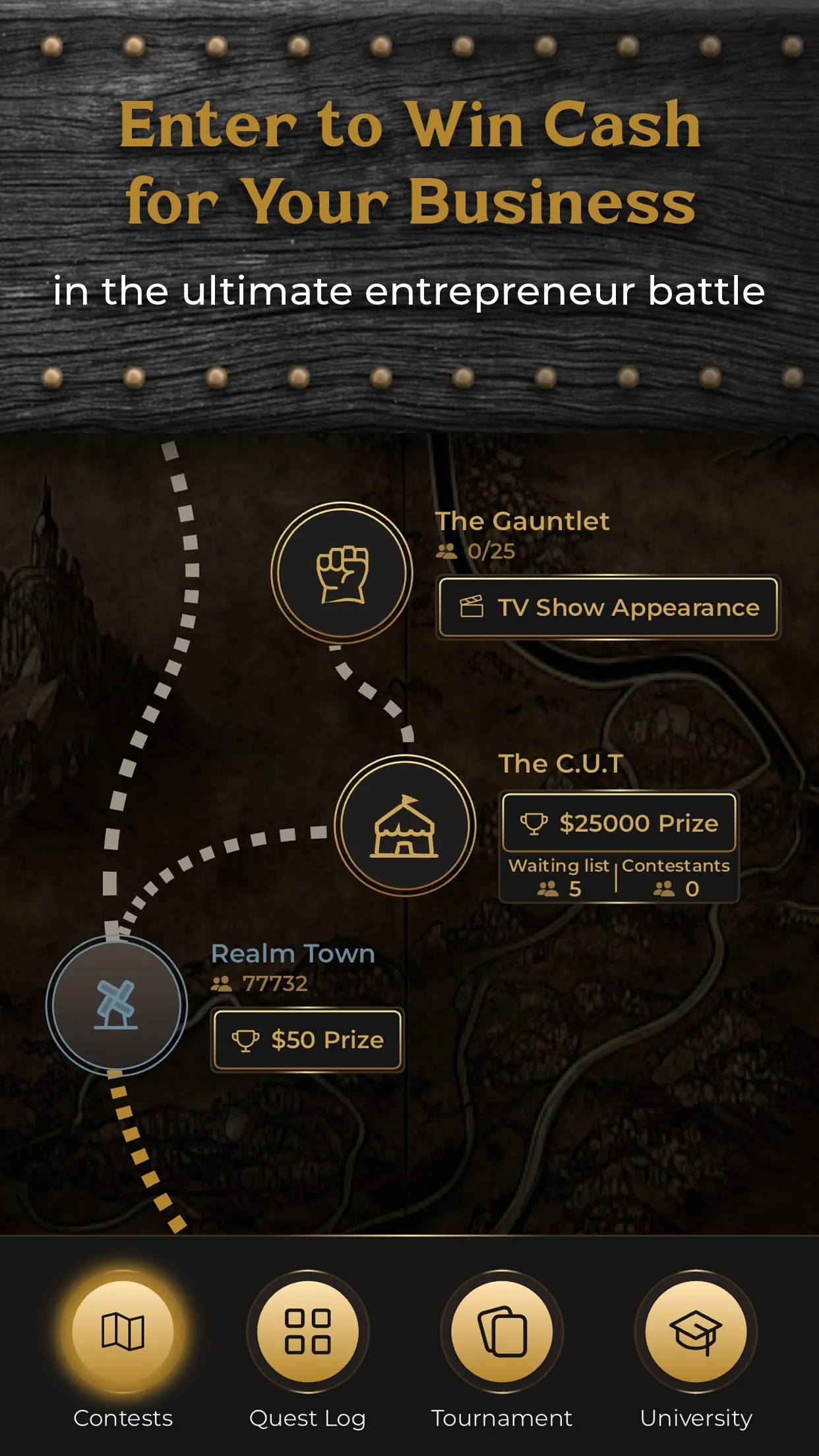Open the Contests map tab
The height and width of the screenshot is (1456, 819).
point(123,1331)
